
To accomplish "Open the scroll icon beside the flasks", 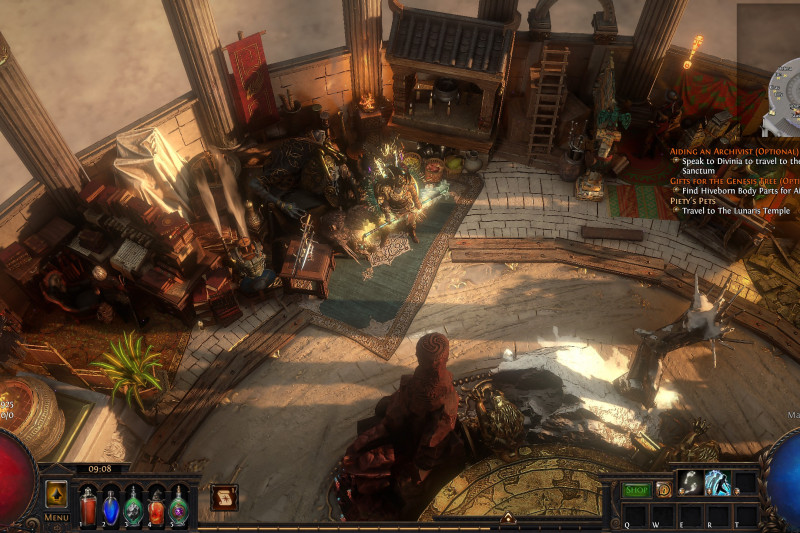I will pyautogui.click(x=224, y=497).
